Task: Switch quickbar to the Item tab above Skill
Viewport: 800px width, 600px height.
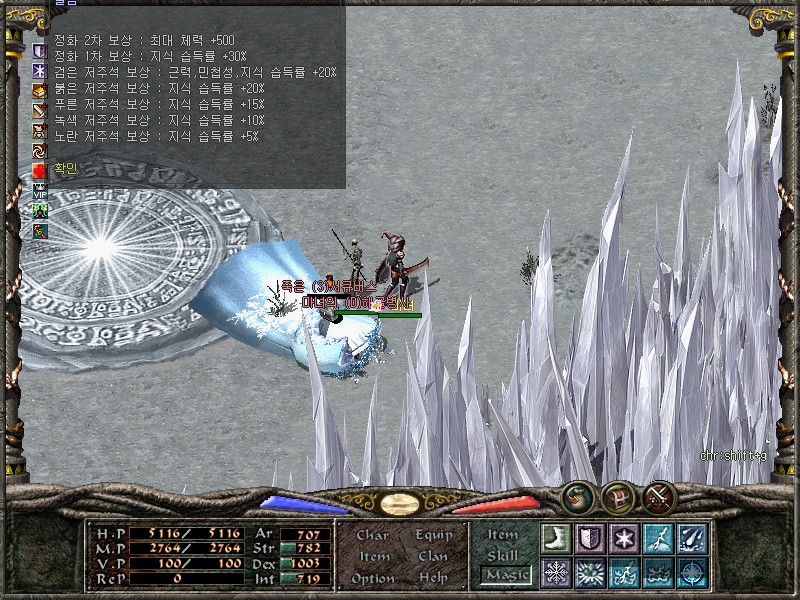Action: pyautogui.click(x=503, y=536)
